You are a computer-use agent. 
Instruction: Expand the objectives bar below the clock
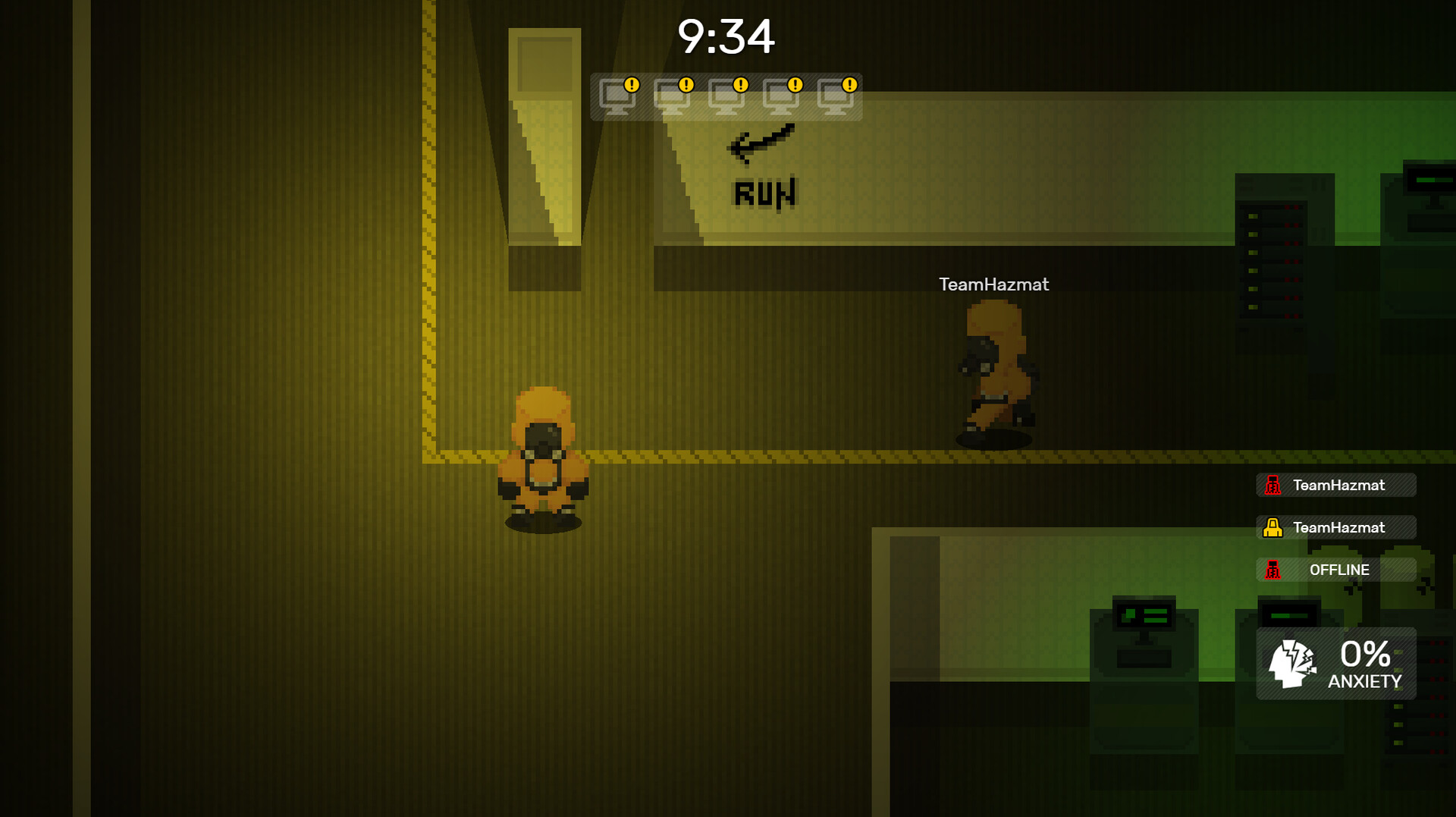726,97
